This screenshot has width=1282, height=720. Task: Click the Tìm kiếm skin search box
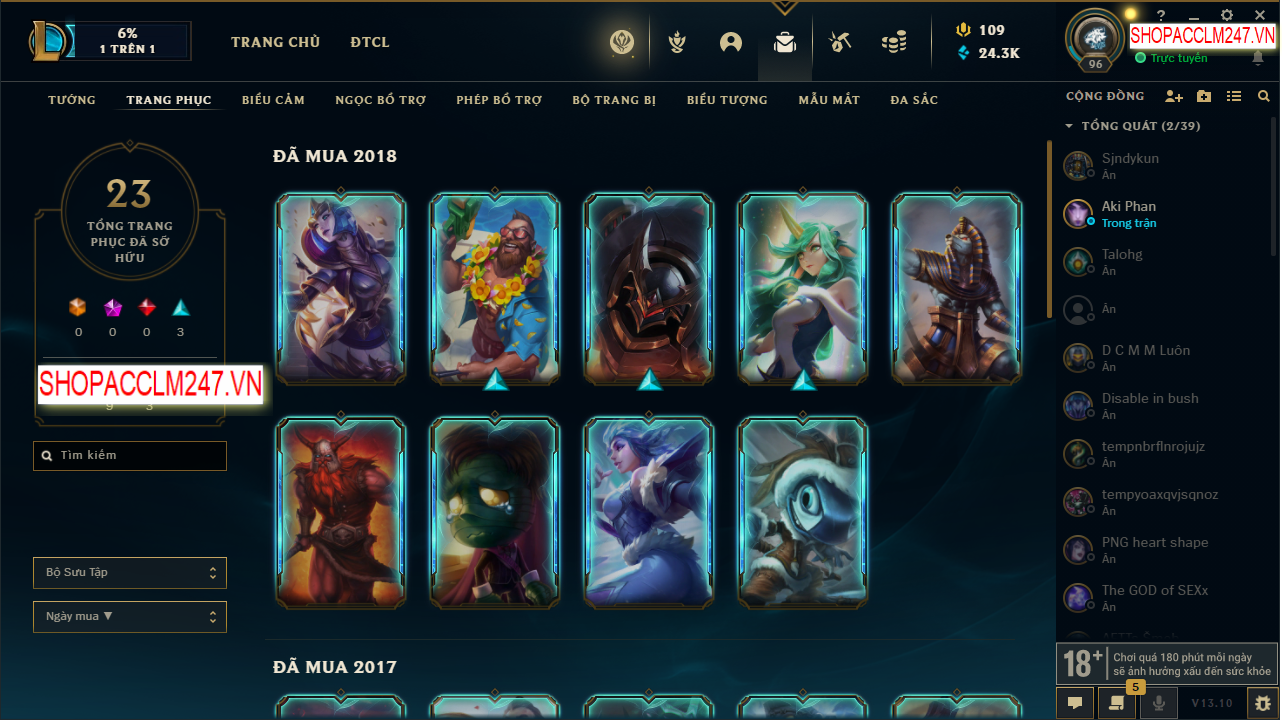click(130, 456)
